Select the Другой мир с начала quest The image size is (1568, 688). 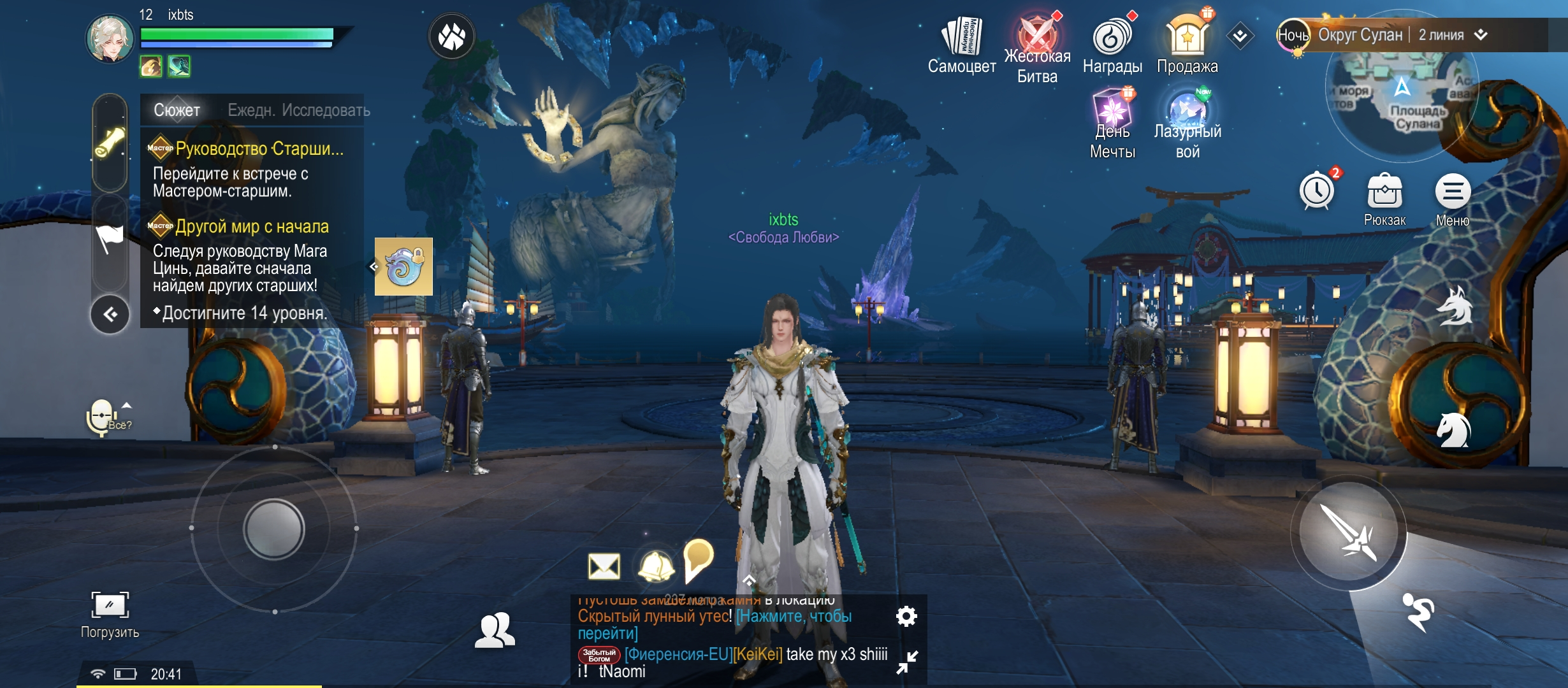(252, 227)
